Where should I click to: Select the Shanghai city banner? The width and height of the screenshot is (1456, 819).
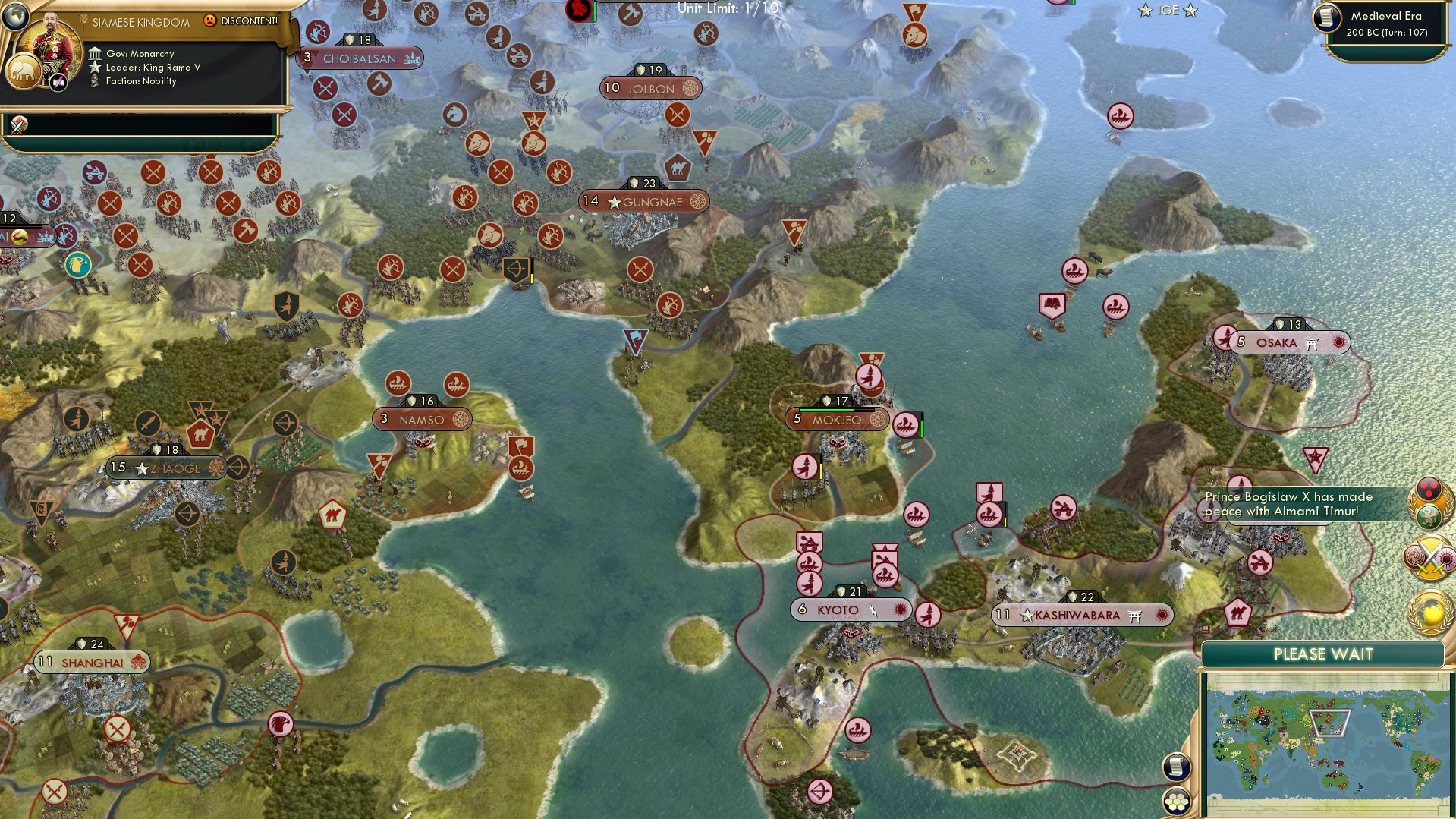93,662
